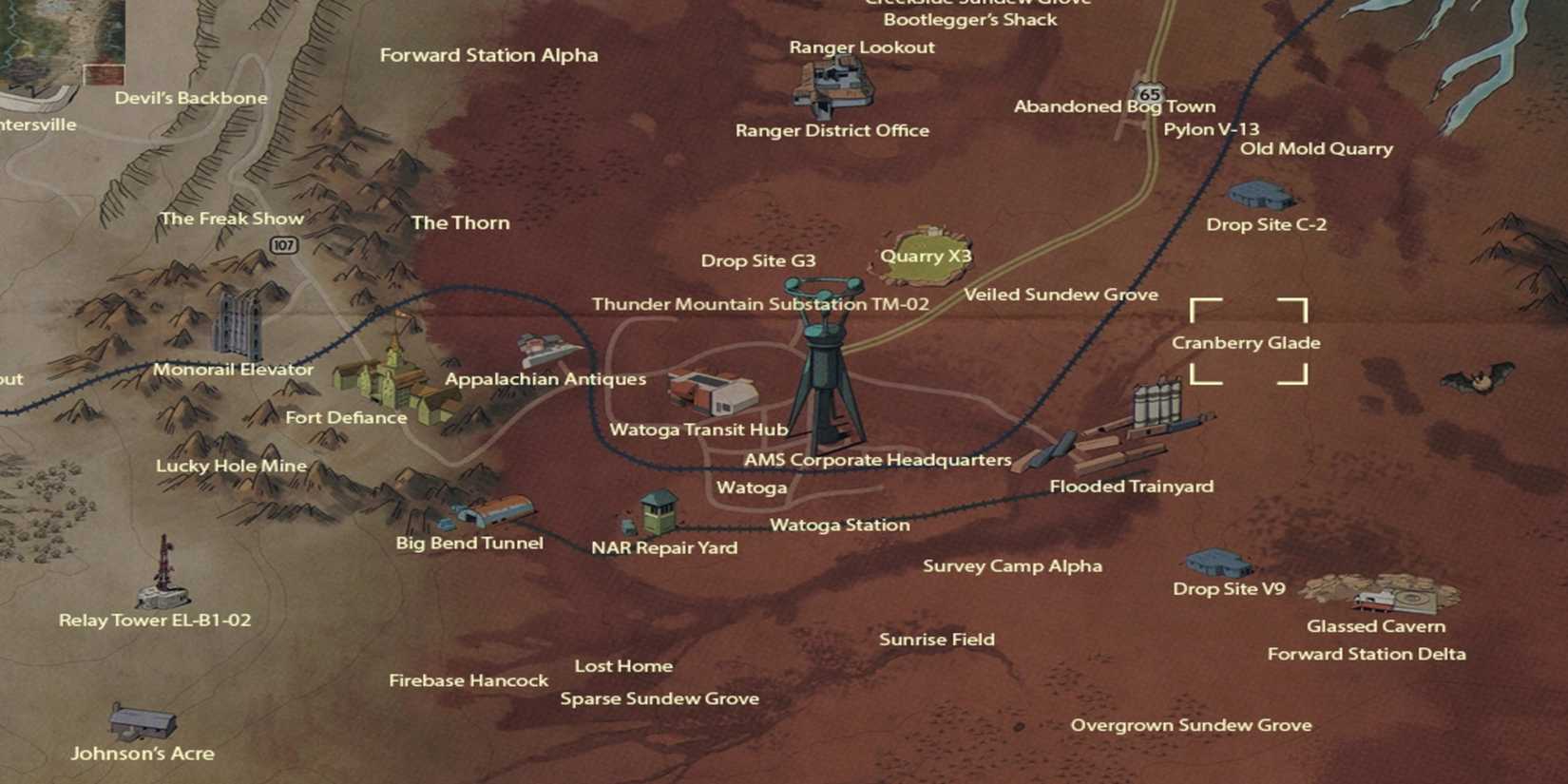
Task: Click the Watoga Station label
Action: coord(840,525)
